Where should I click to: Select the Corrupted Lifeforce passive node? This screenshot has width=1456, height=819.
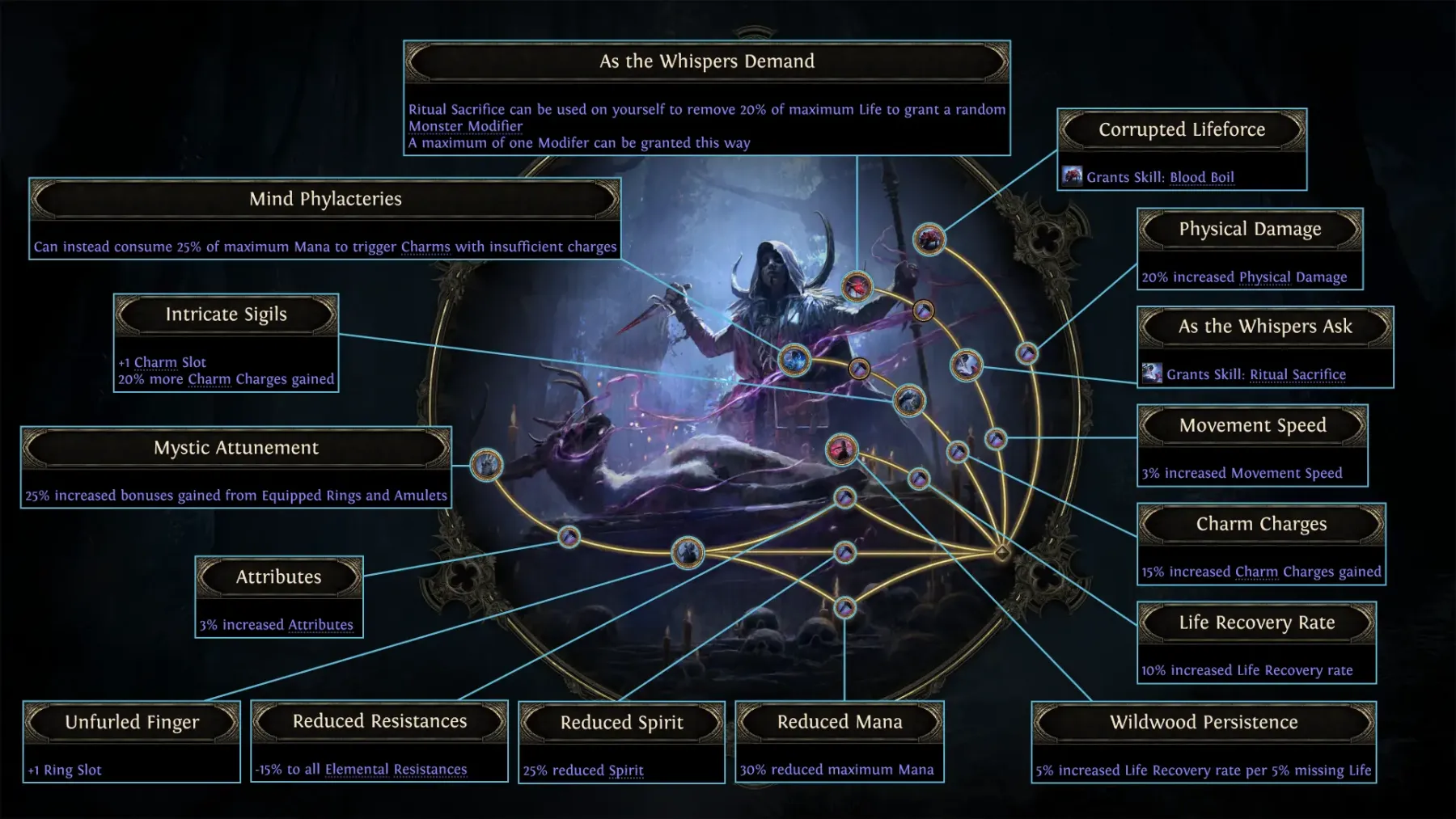(929, 239)
